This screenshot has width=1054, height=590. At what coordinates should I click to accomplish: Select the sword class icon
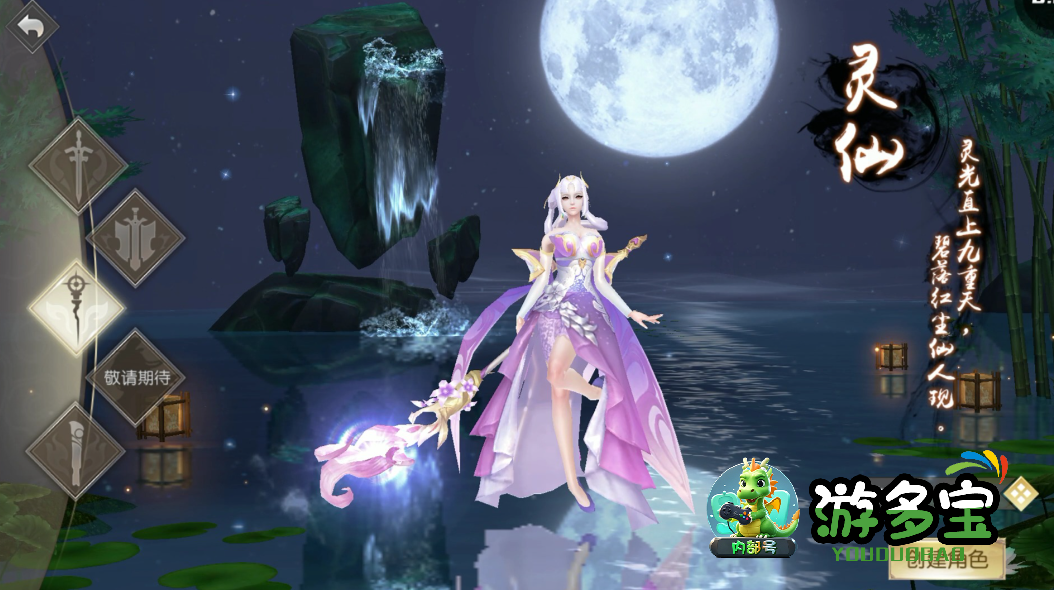(x=77, y=165)
